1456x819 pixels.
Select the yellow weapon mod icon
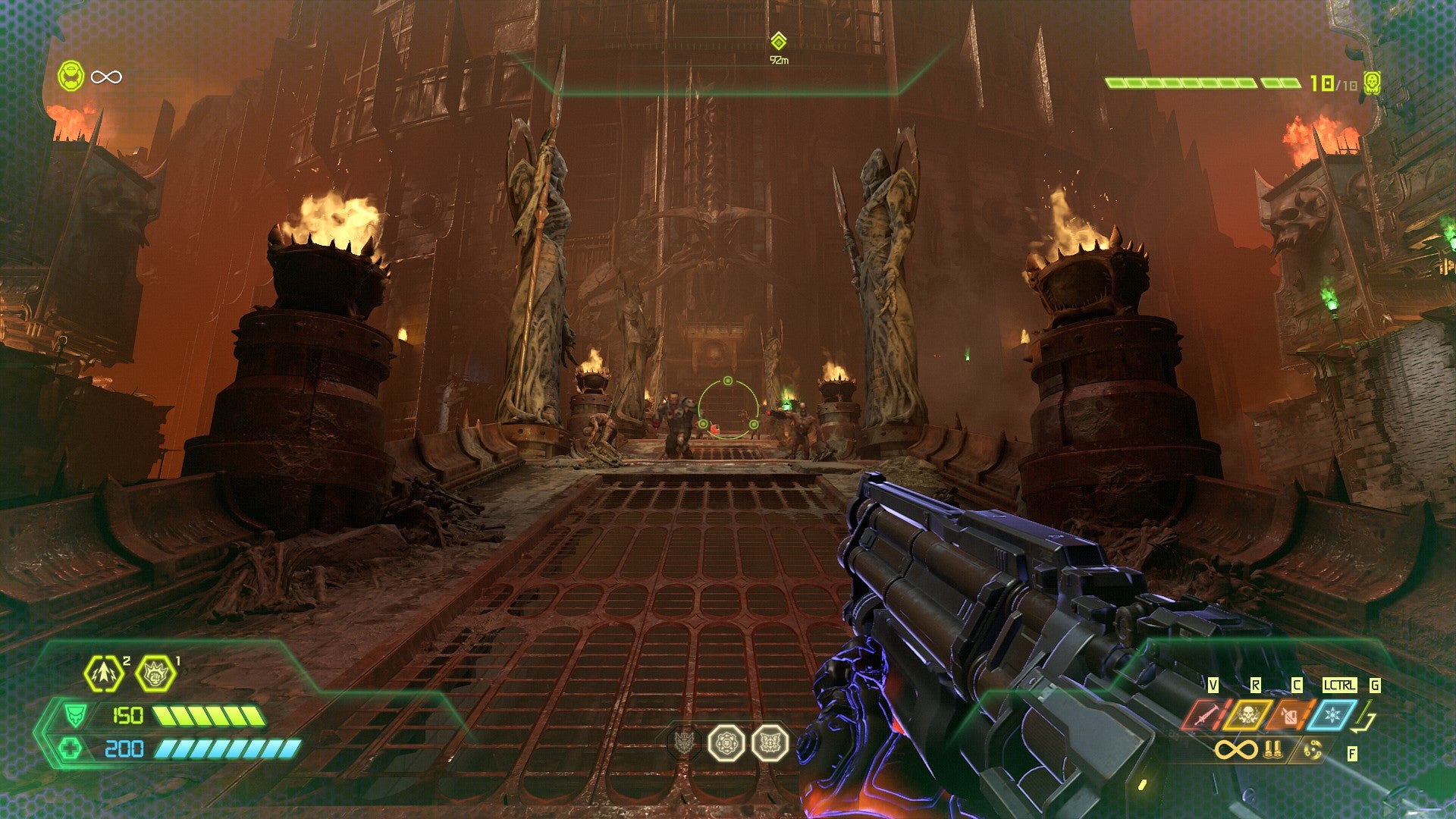(x=1313, y=750)
